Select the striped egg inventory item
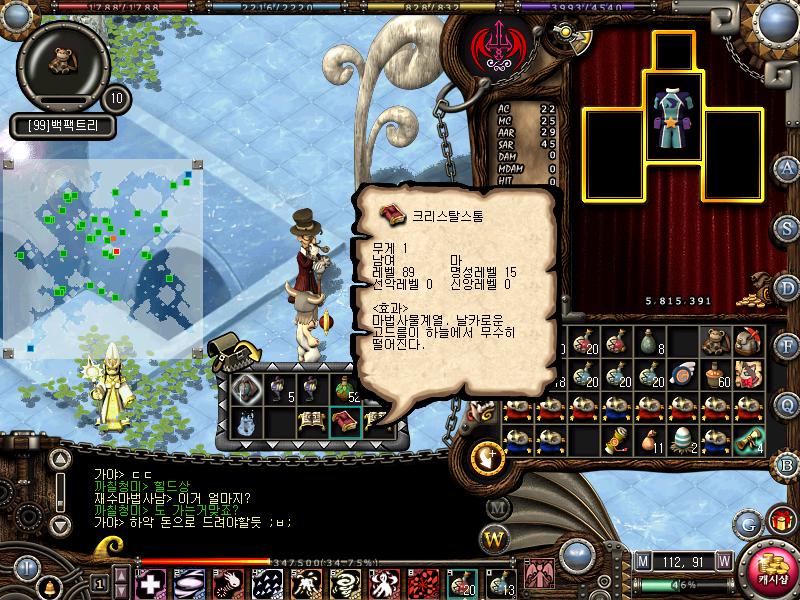This screenshot has height=600, width=800. pos(682,439)
